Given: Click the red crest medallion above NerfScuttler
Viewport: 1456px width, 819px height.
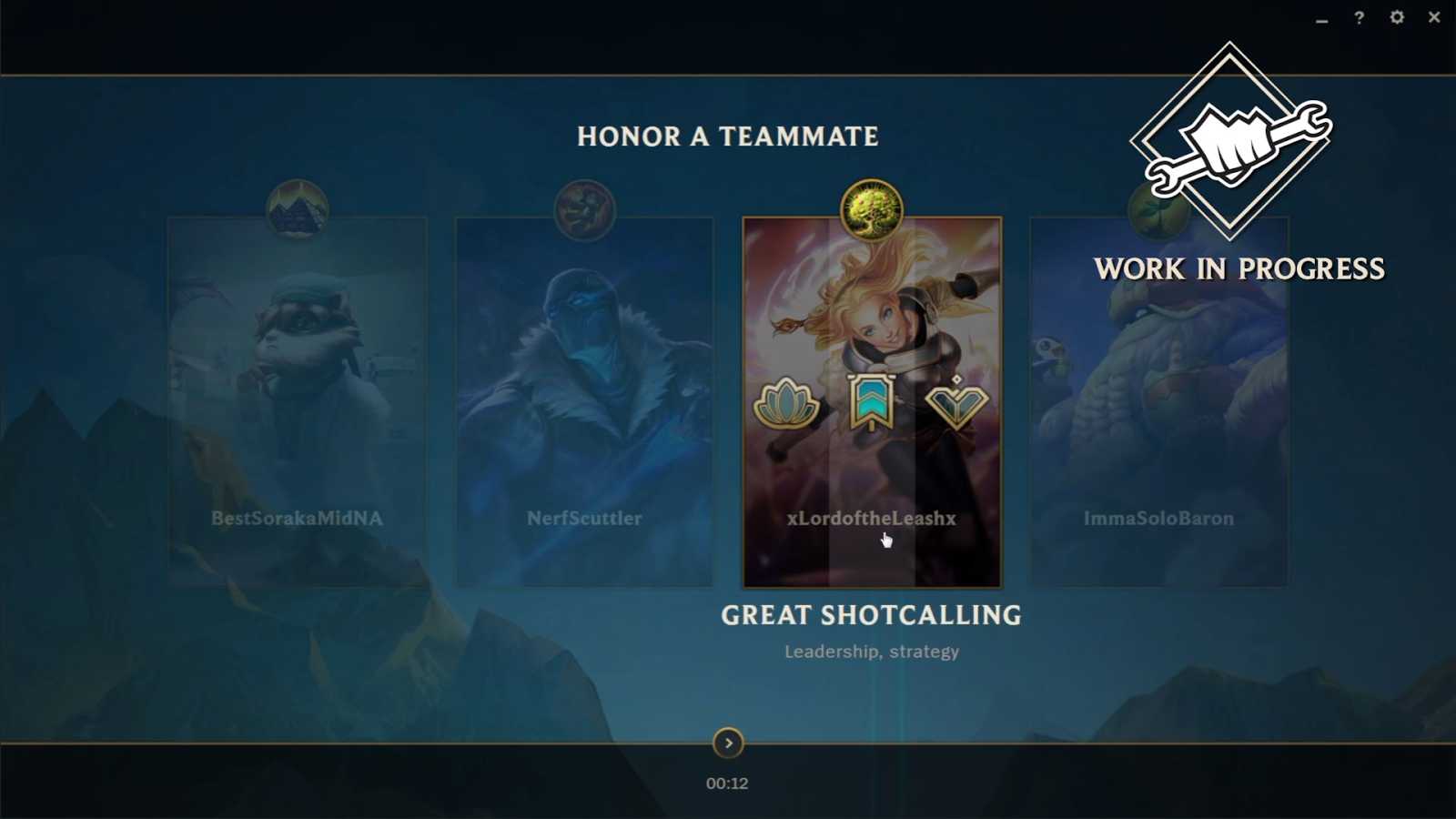Looking at the screenshot, I should tap(585, 210).
